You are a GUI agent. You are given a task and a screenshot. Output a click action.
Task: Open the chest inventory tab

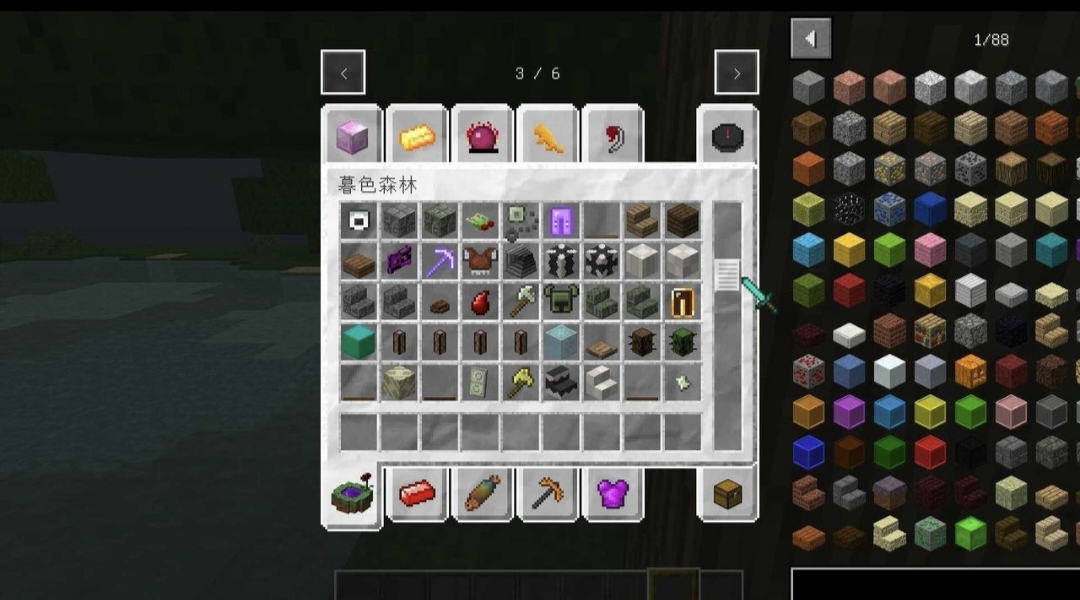727,494
